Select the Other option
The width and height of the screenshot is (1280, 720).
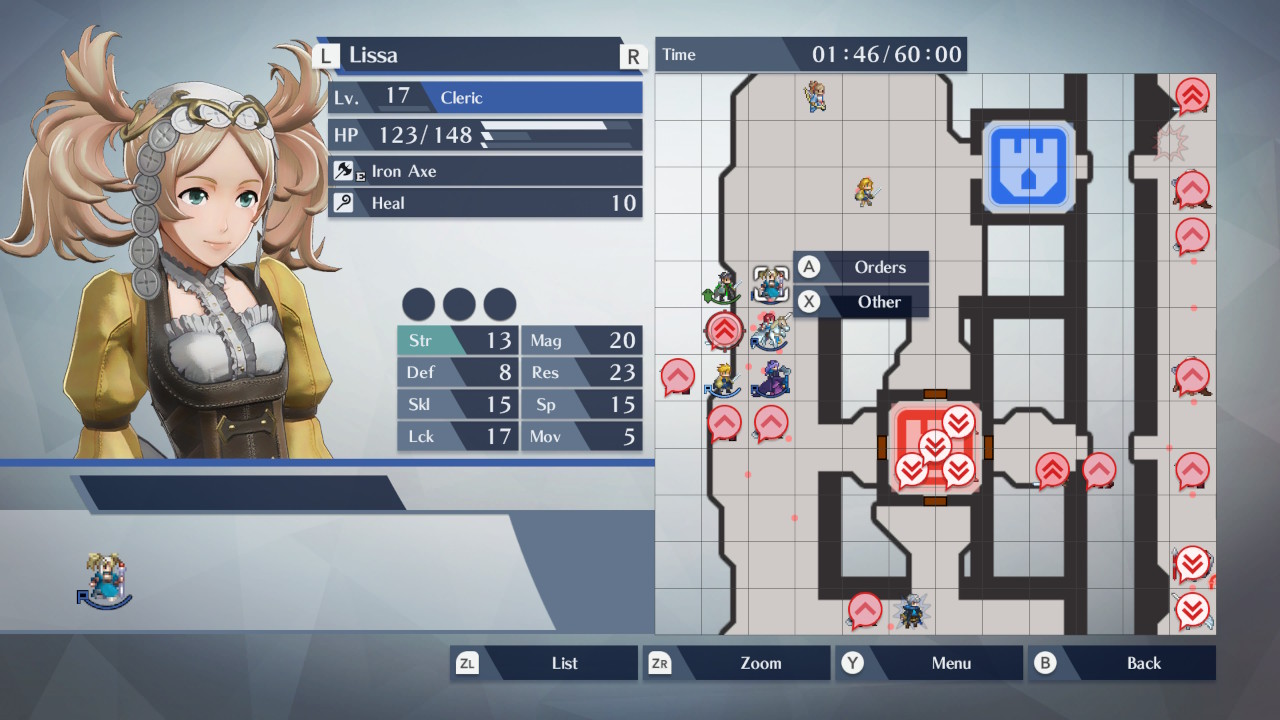[862, 302]
